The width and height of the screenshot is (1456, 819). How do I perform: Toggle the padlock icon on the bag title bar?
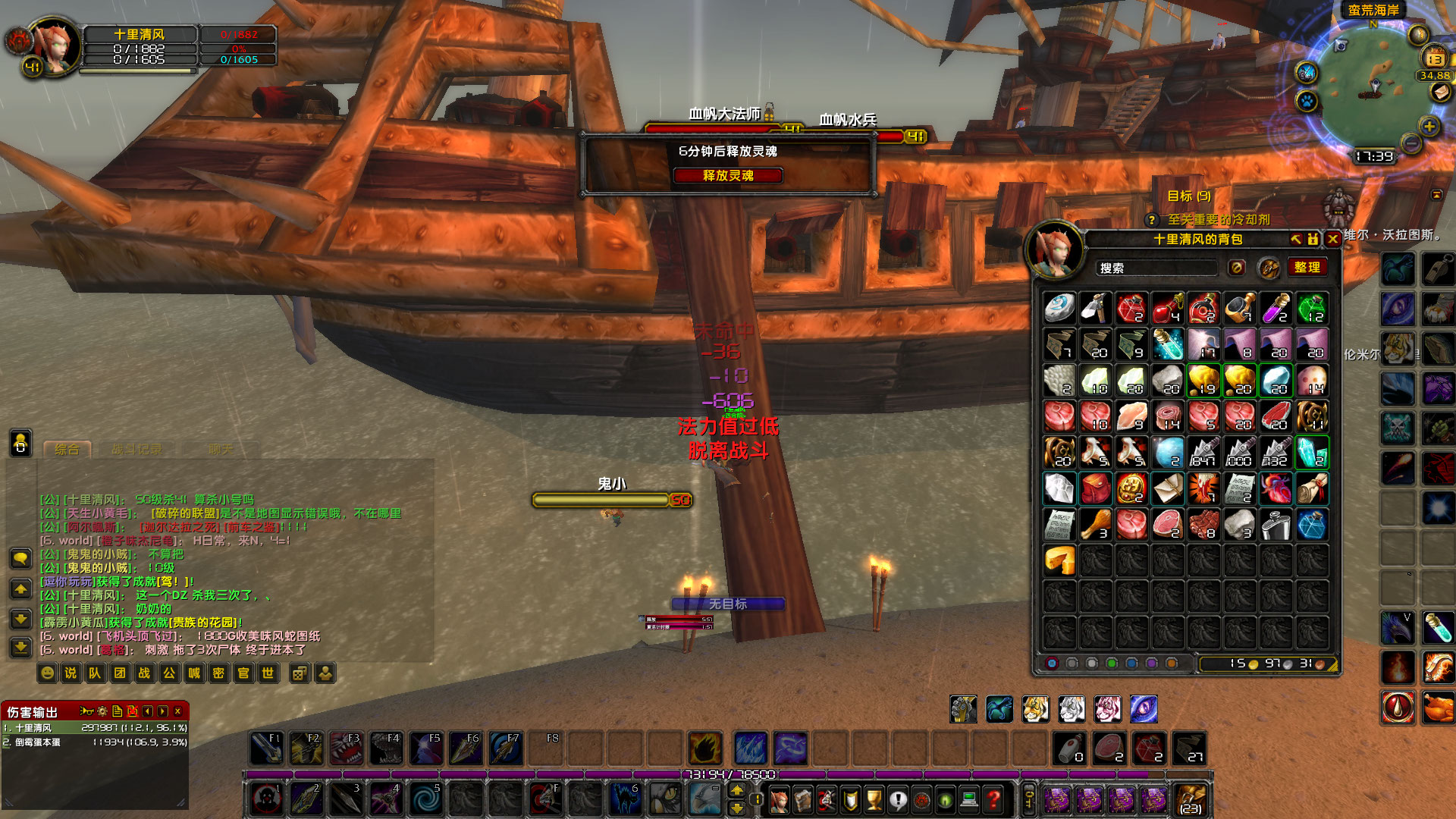click(x=1313, y=240)
